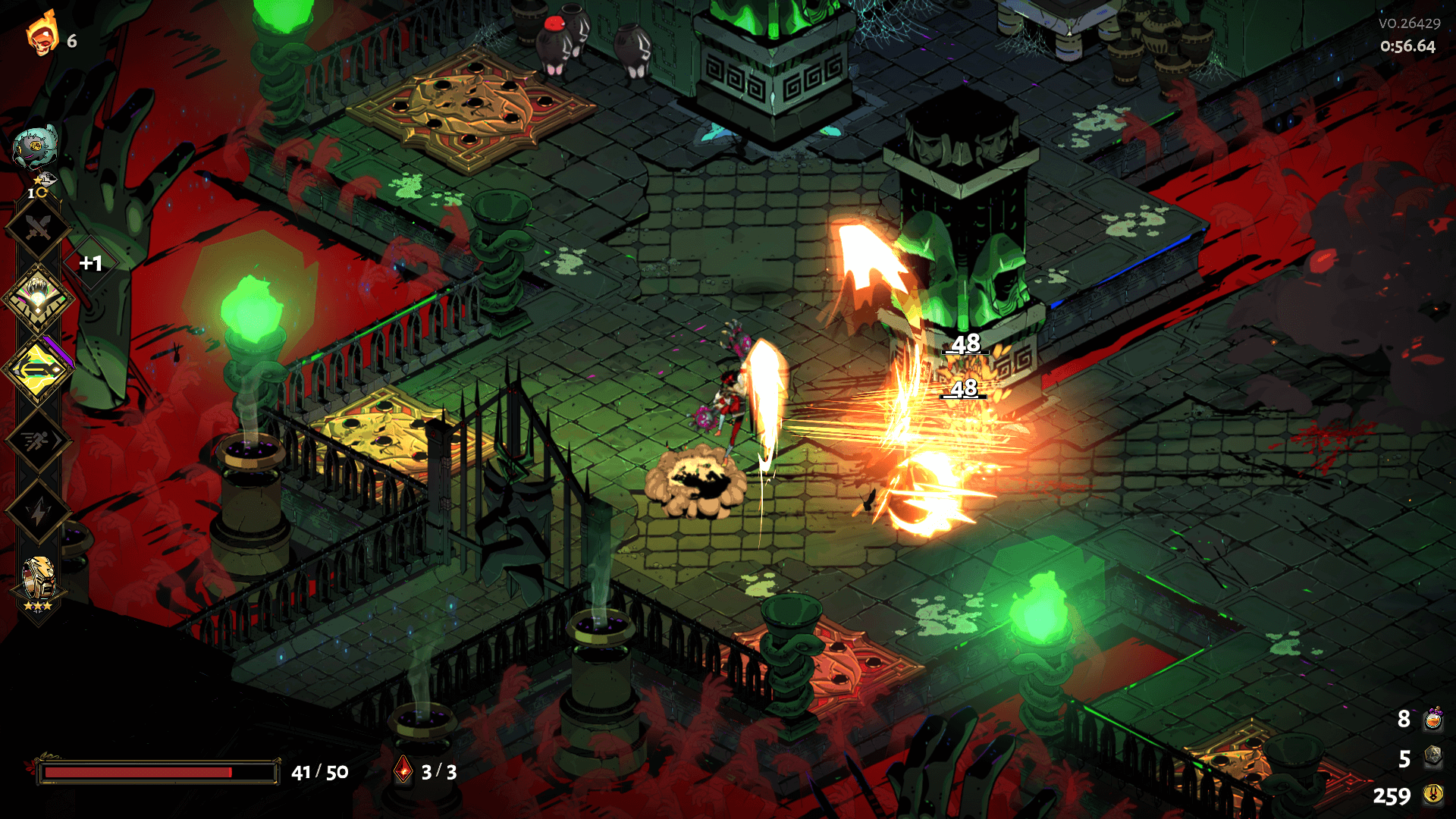Click the +1 bonus diamond badge
1456x819 pixels.
point(91,263)
